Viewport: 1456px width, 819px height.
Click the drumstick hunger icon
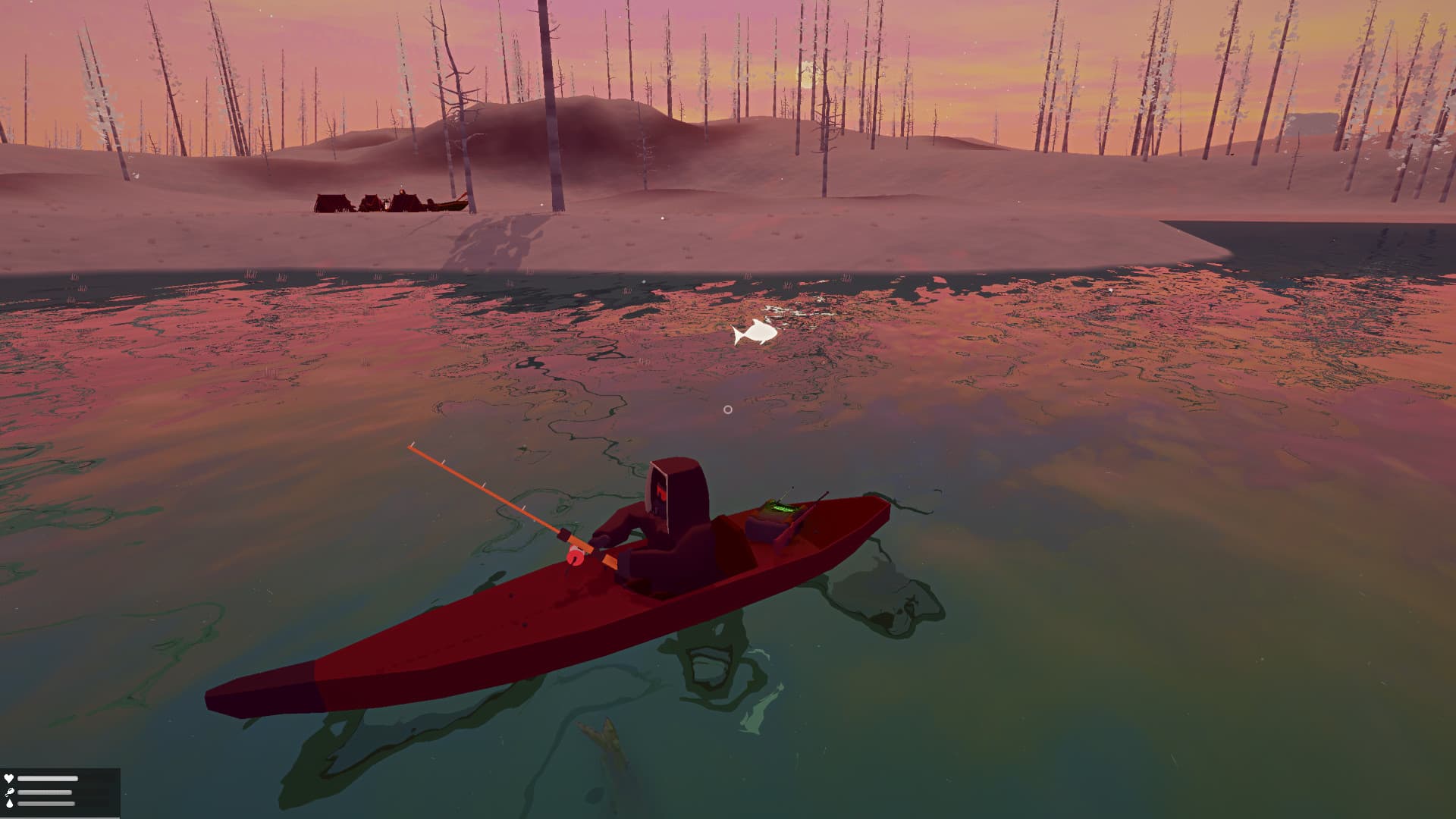click(9, 793)
